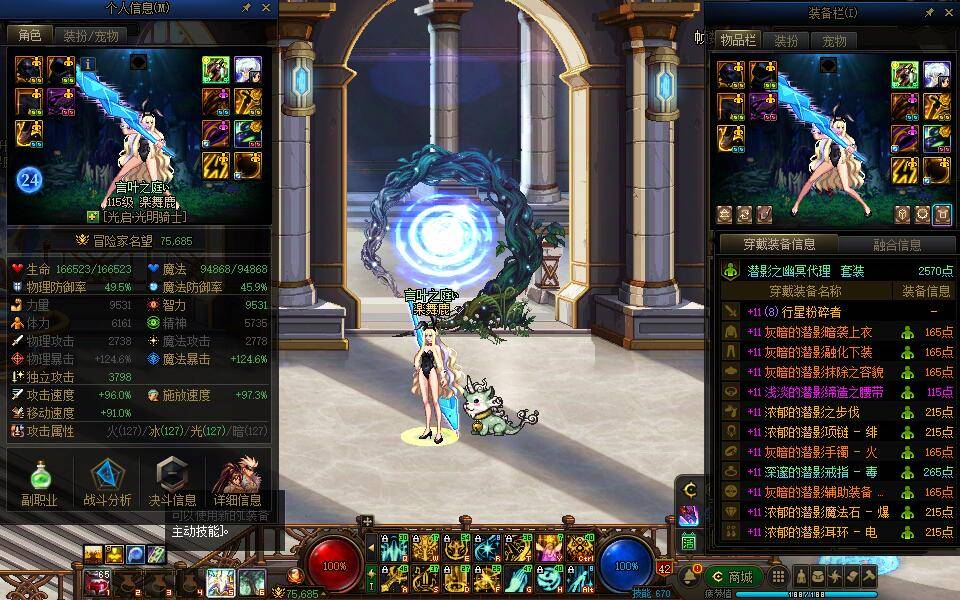Click the notification bell icon
This screenshot has height=600, width=960.
[x=692, y=576]
